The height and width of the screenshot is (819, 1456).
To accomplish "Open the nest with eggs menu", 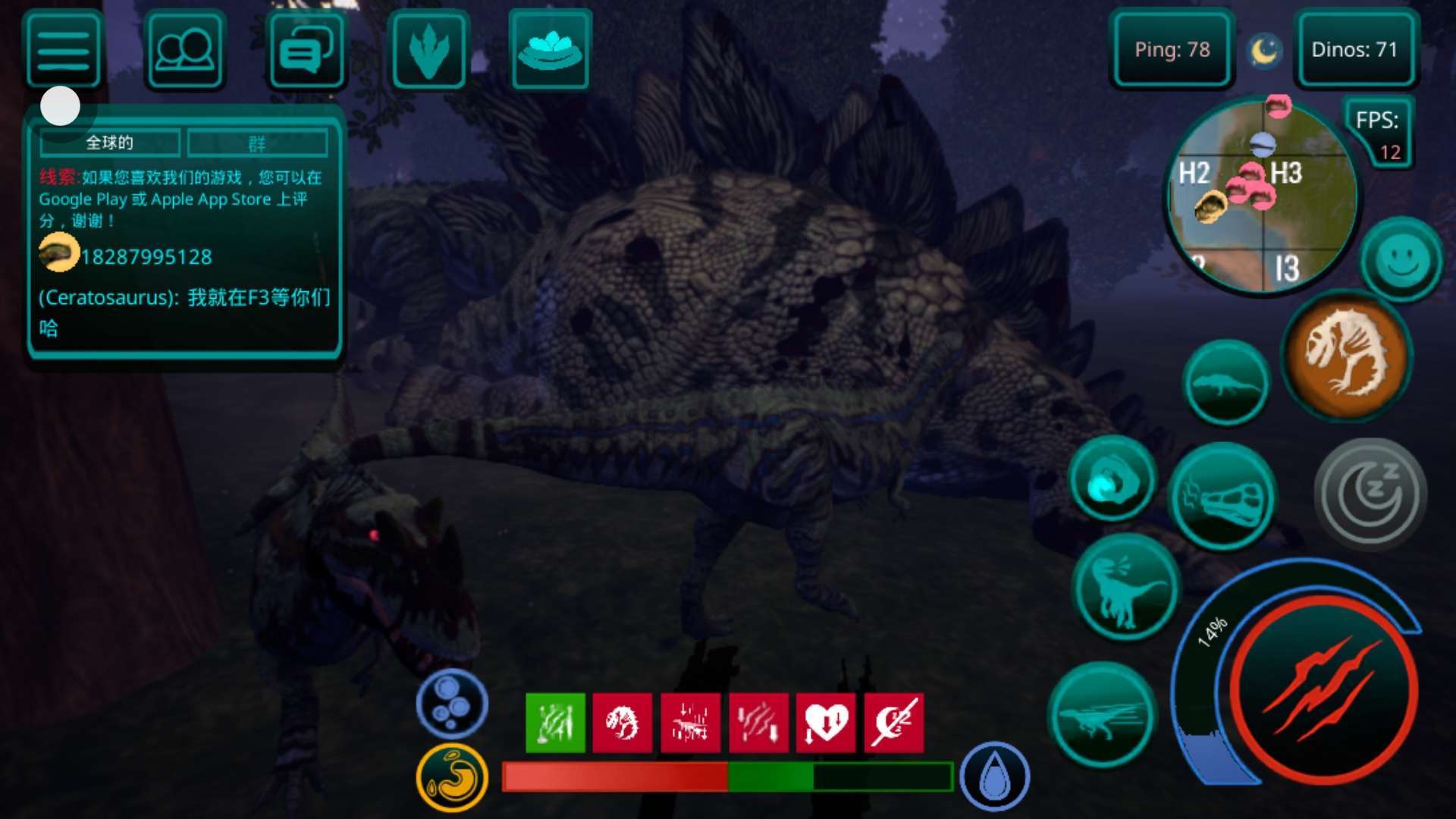I will (551, 51).
